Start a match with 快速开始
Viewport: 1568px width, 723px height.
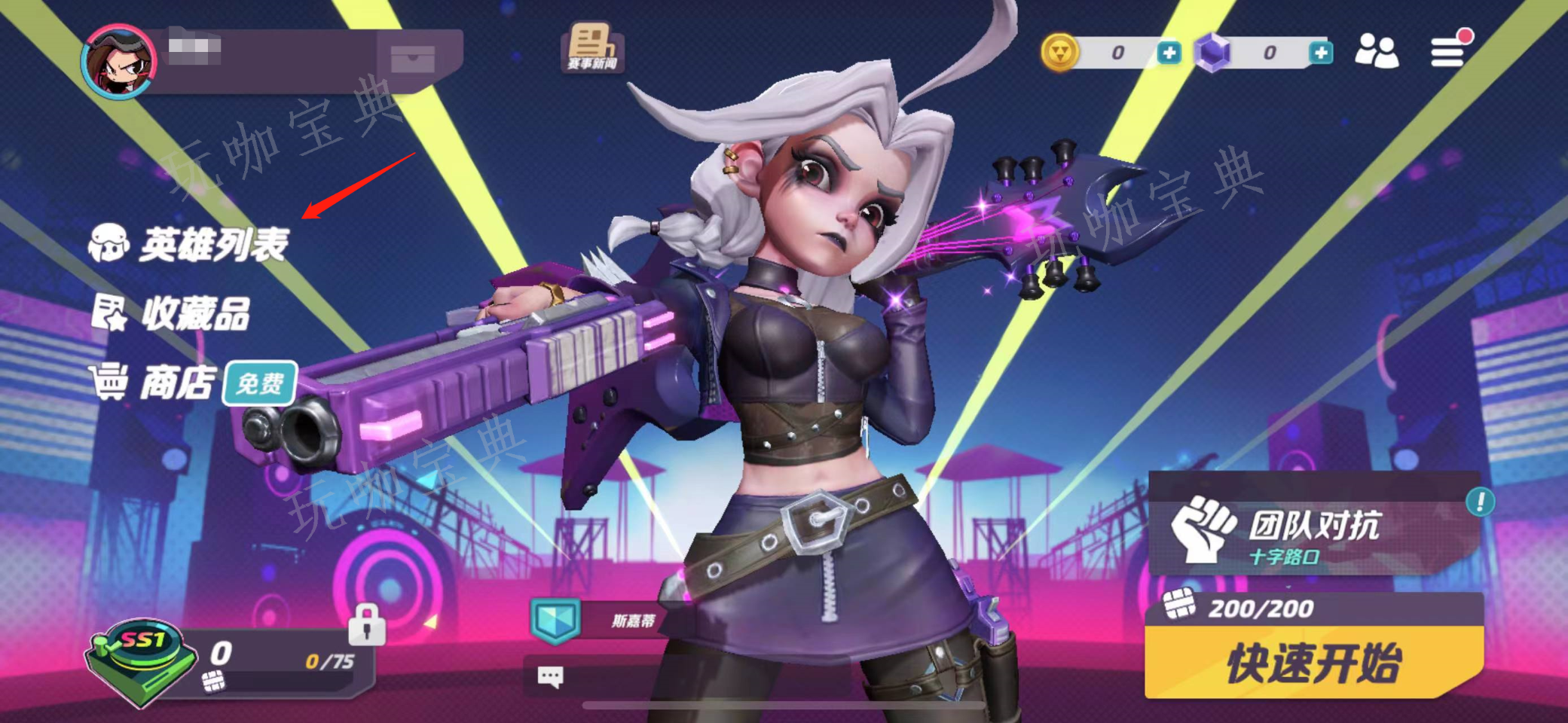click(x=1313, y=663)
